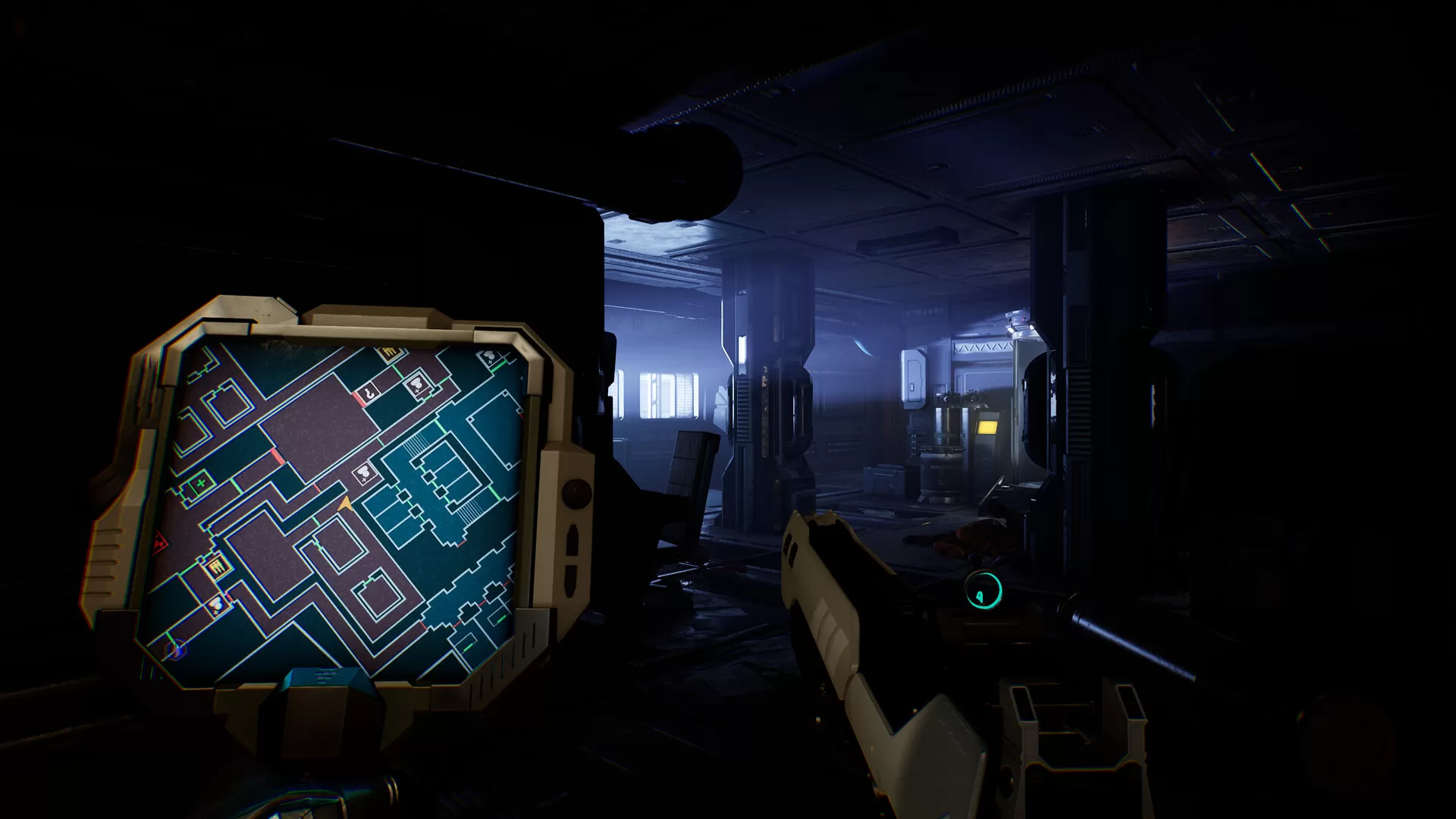This screenshot has height=819, width=1456.
Task: Click the yellow player arrow marker on the map
Action: click(346, 503)
